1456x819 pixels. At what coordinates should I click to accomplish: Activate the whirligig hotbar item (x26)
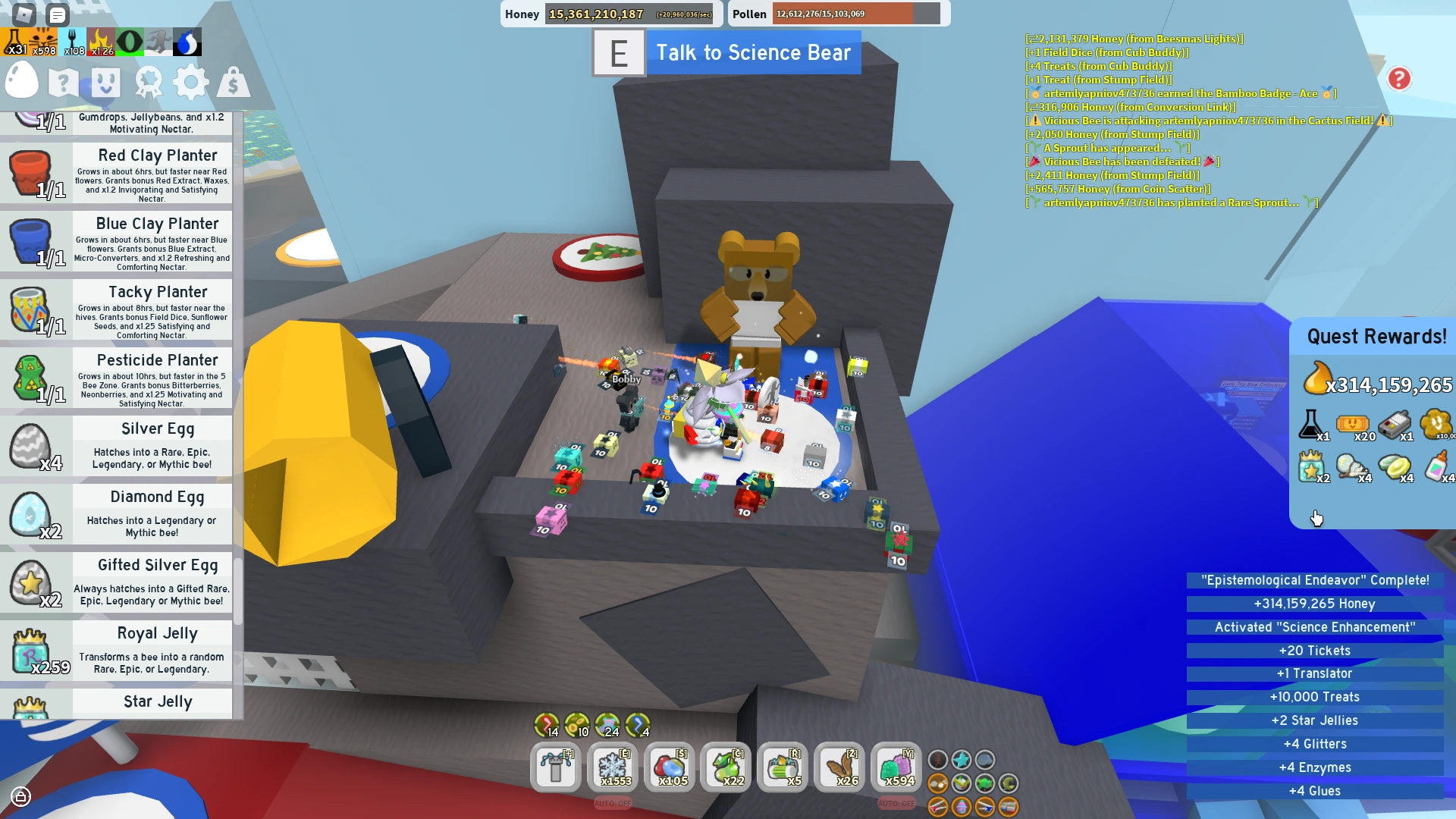[840, 767]
